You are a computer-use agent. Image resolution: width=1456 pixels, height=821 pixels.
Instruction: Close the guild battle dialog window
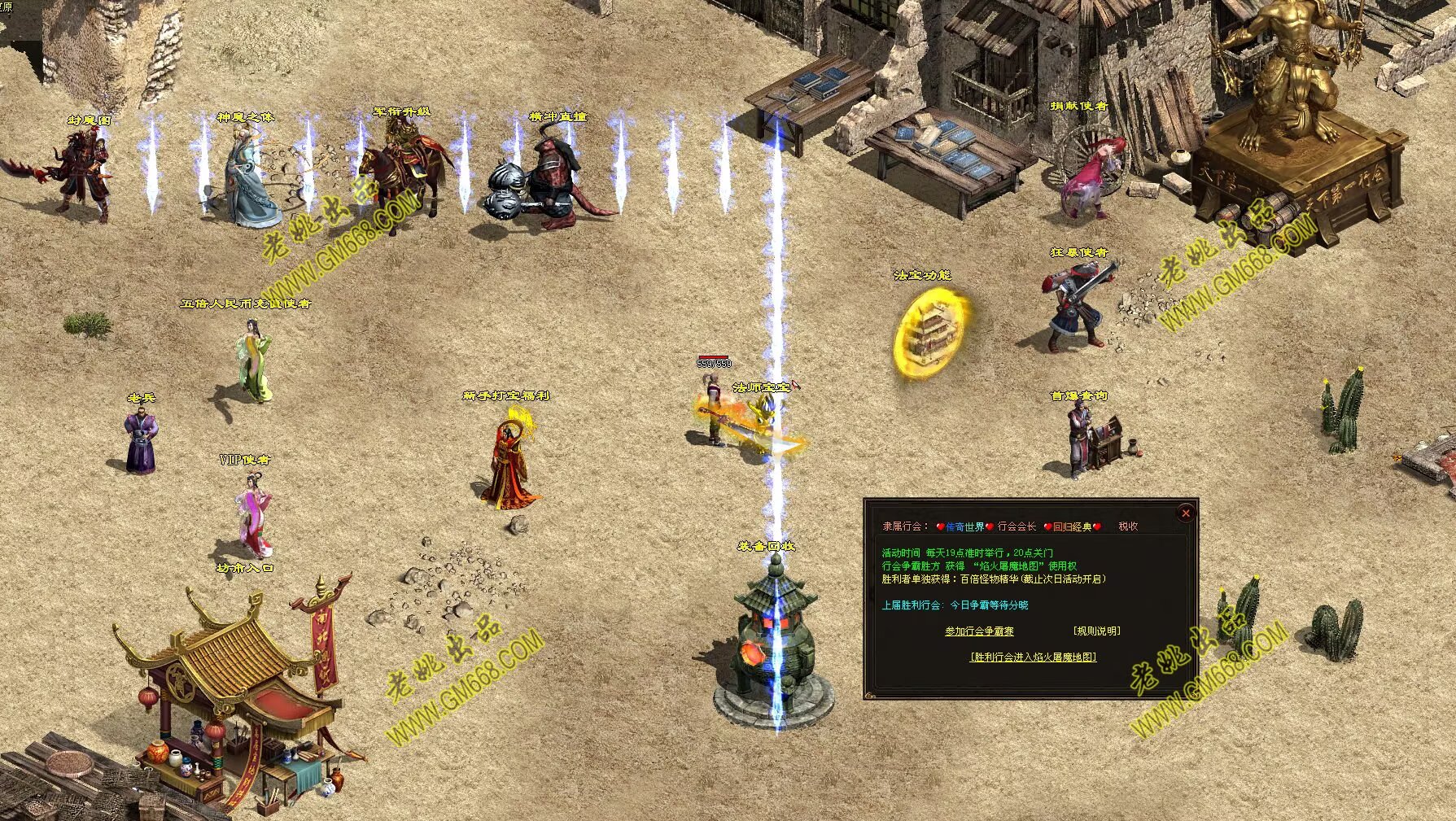pos(1186,513)
